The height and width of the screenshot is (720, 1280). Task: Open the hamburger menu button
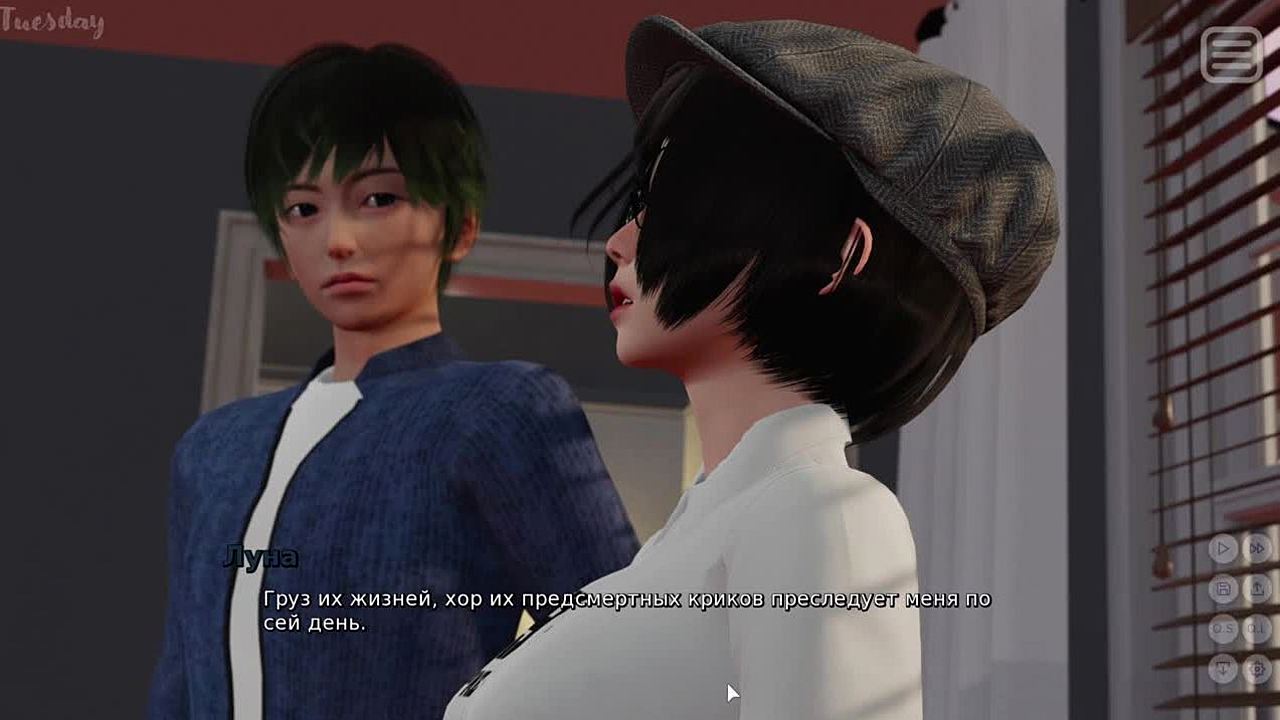coord(1231,54)
